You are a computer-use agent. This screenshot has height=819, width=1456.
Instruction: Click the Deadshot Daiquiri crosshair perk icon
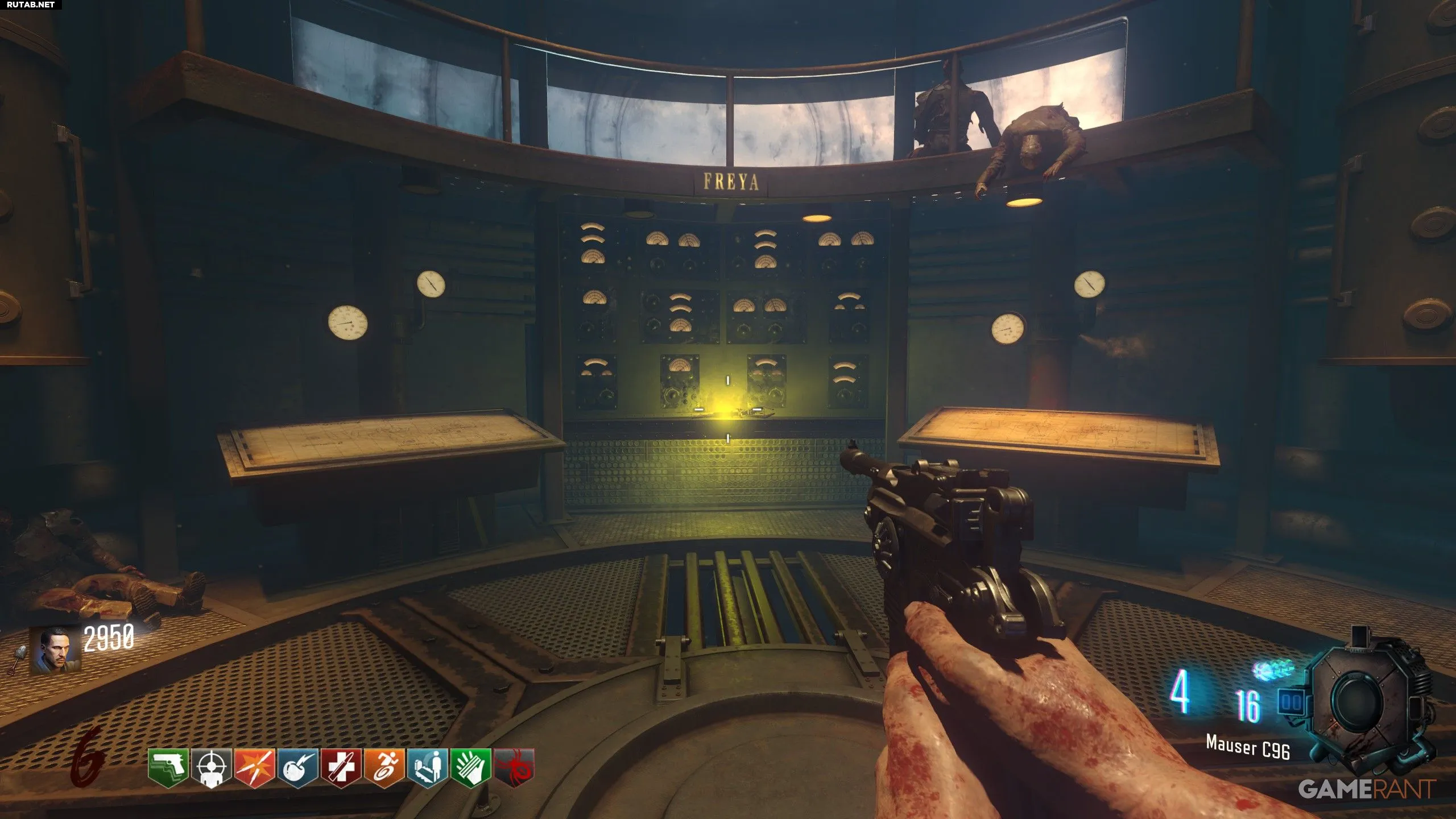[211, 768]
